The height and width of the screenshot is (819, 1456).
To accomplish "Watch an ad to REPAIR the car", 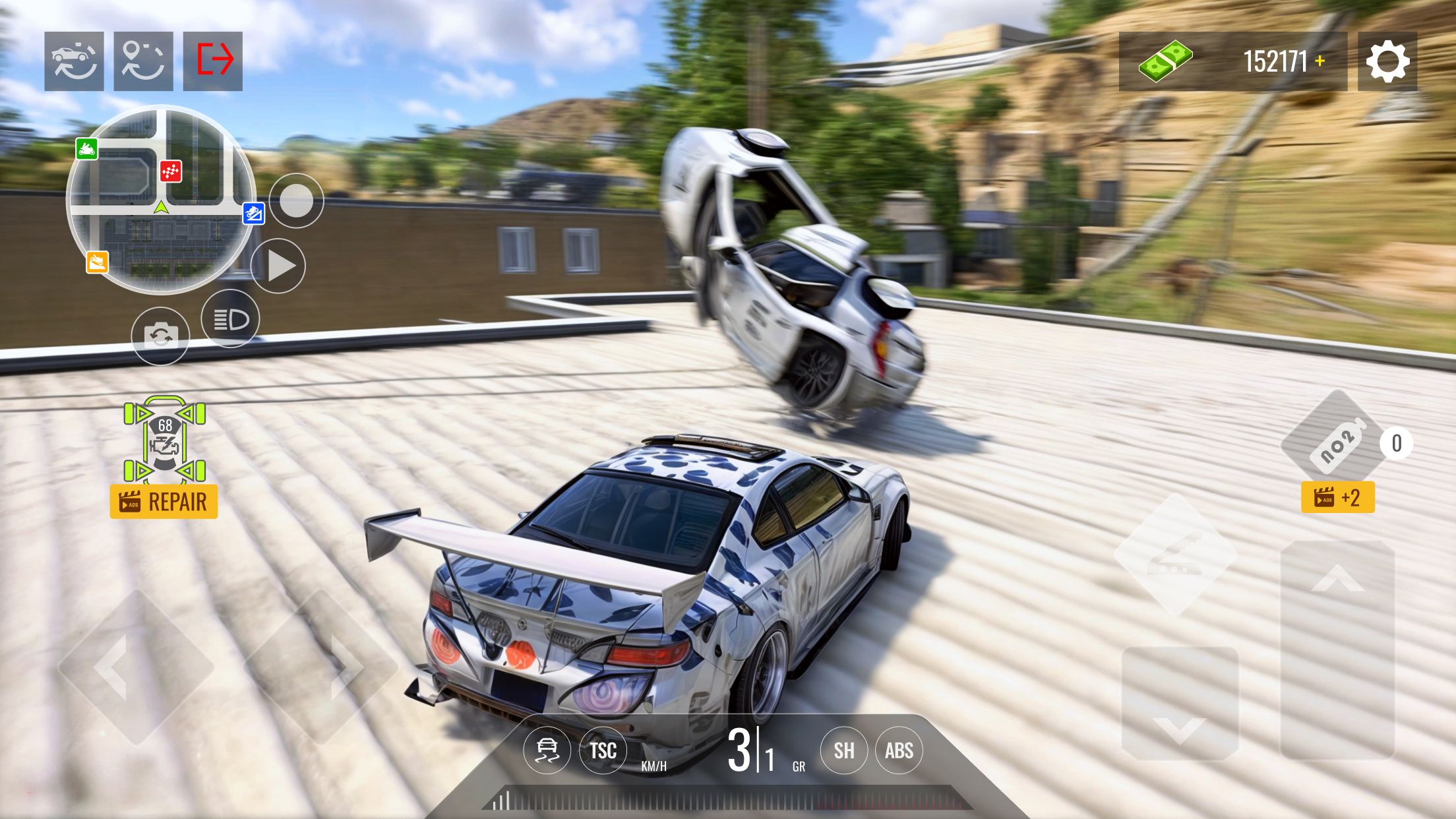I will point(164,502).
